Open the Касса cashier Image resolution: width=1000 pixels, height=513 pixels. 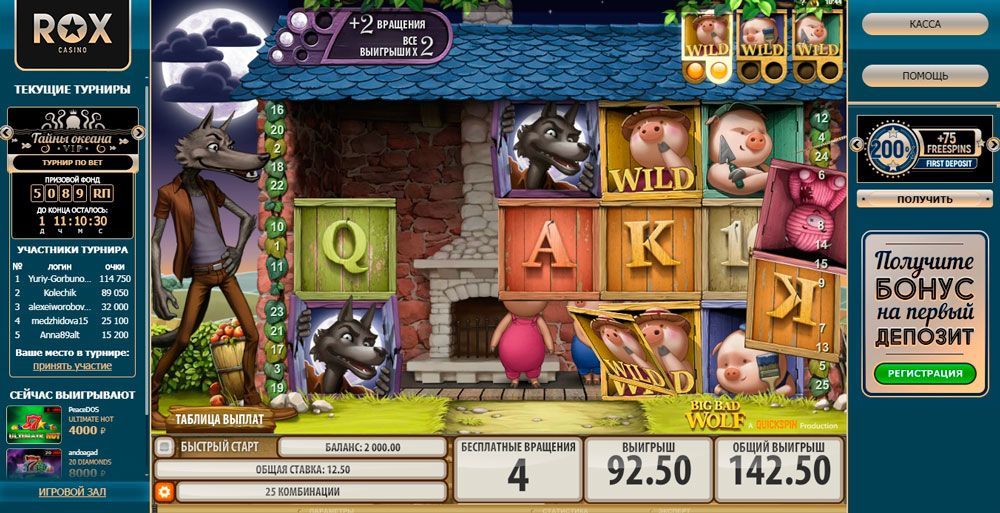pos(924,24)
